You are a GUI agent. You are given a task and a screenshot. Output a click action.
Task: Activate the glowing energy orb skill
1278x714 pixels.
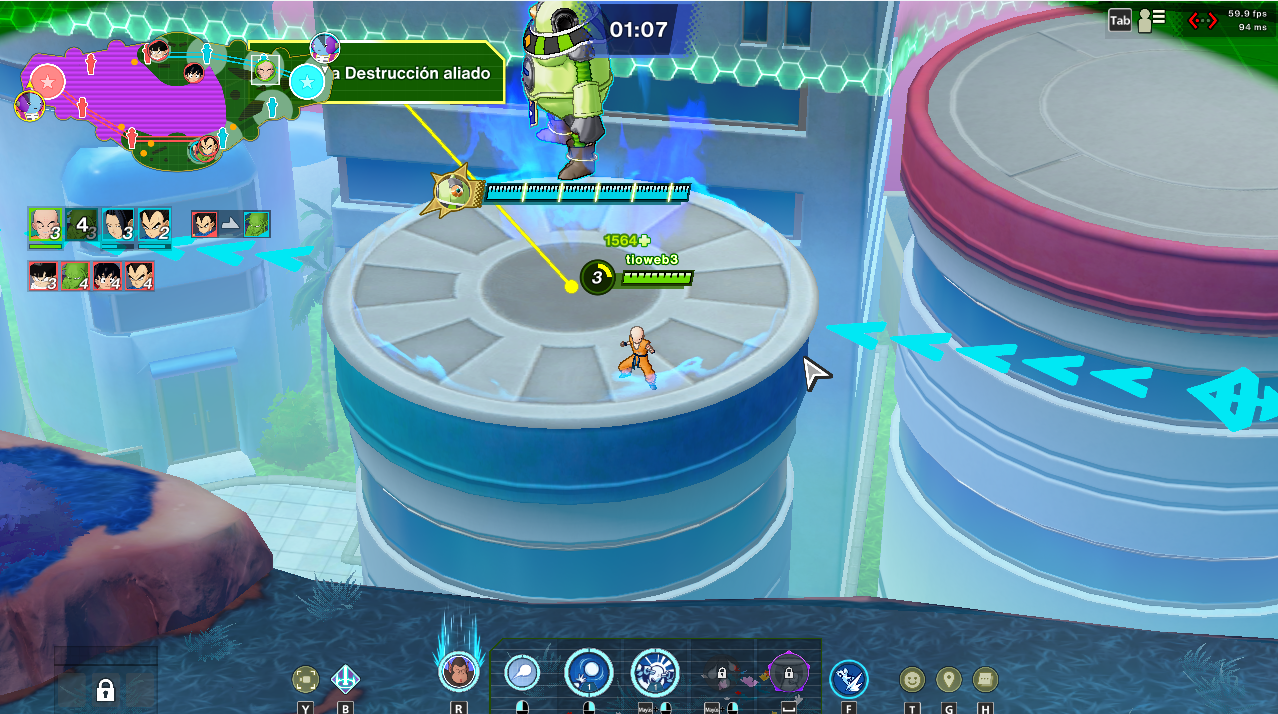[589, 673]
